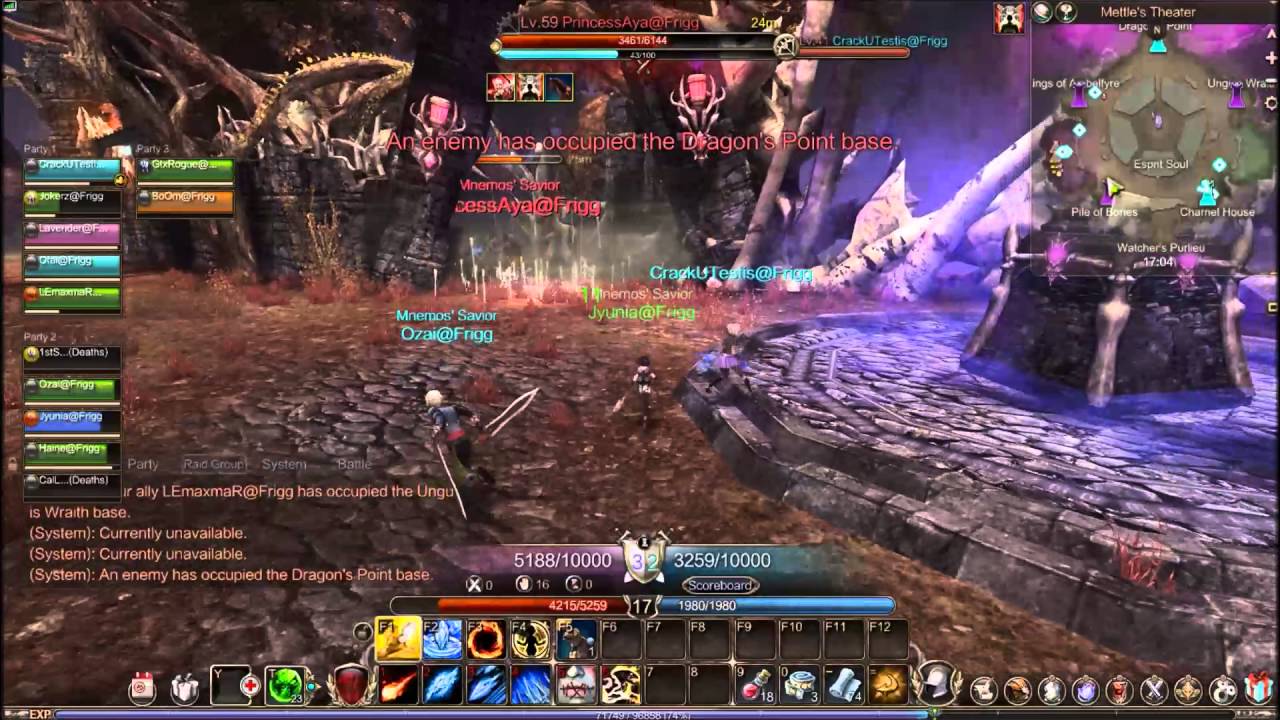Cast the fireball skill in slot 1
Screen dimensions: 1280x720
tap(398, 685)
